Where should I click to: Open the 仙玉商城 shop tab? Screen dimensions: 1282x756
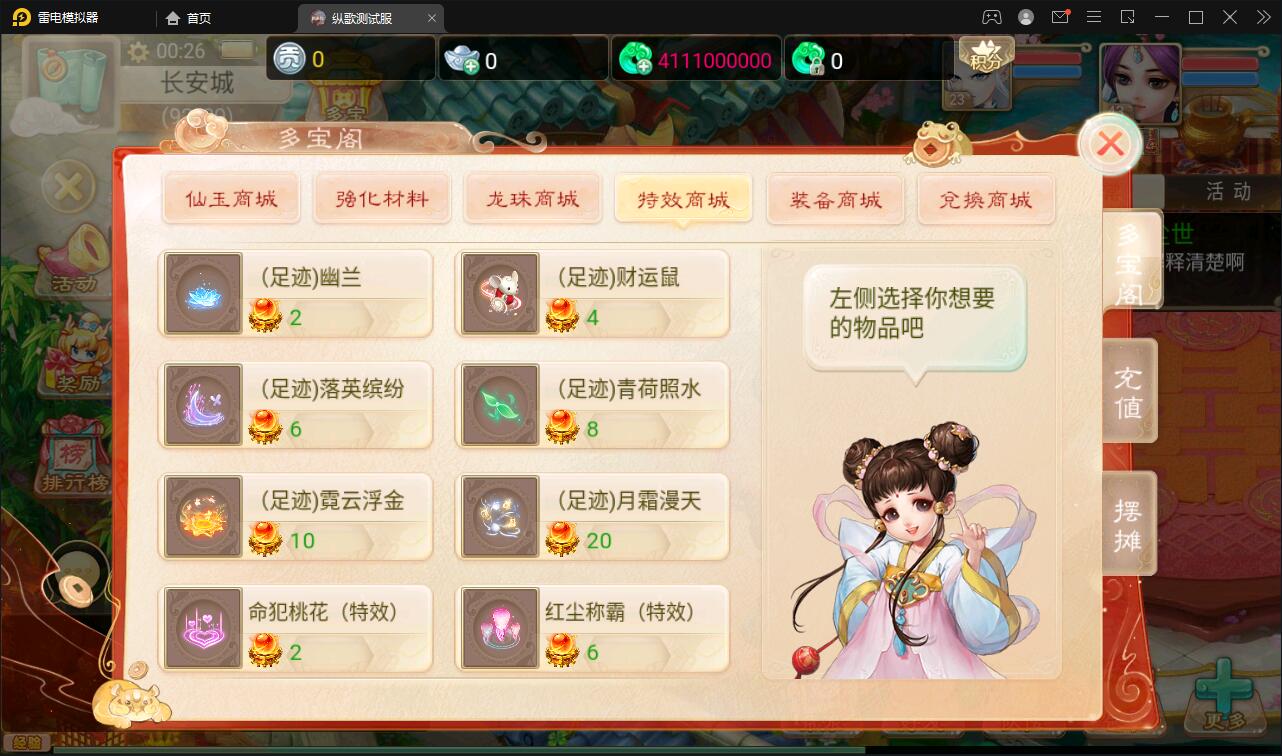pos(231,199)
